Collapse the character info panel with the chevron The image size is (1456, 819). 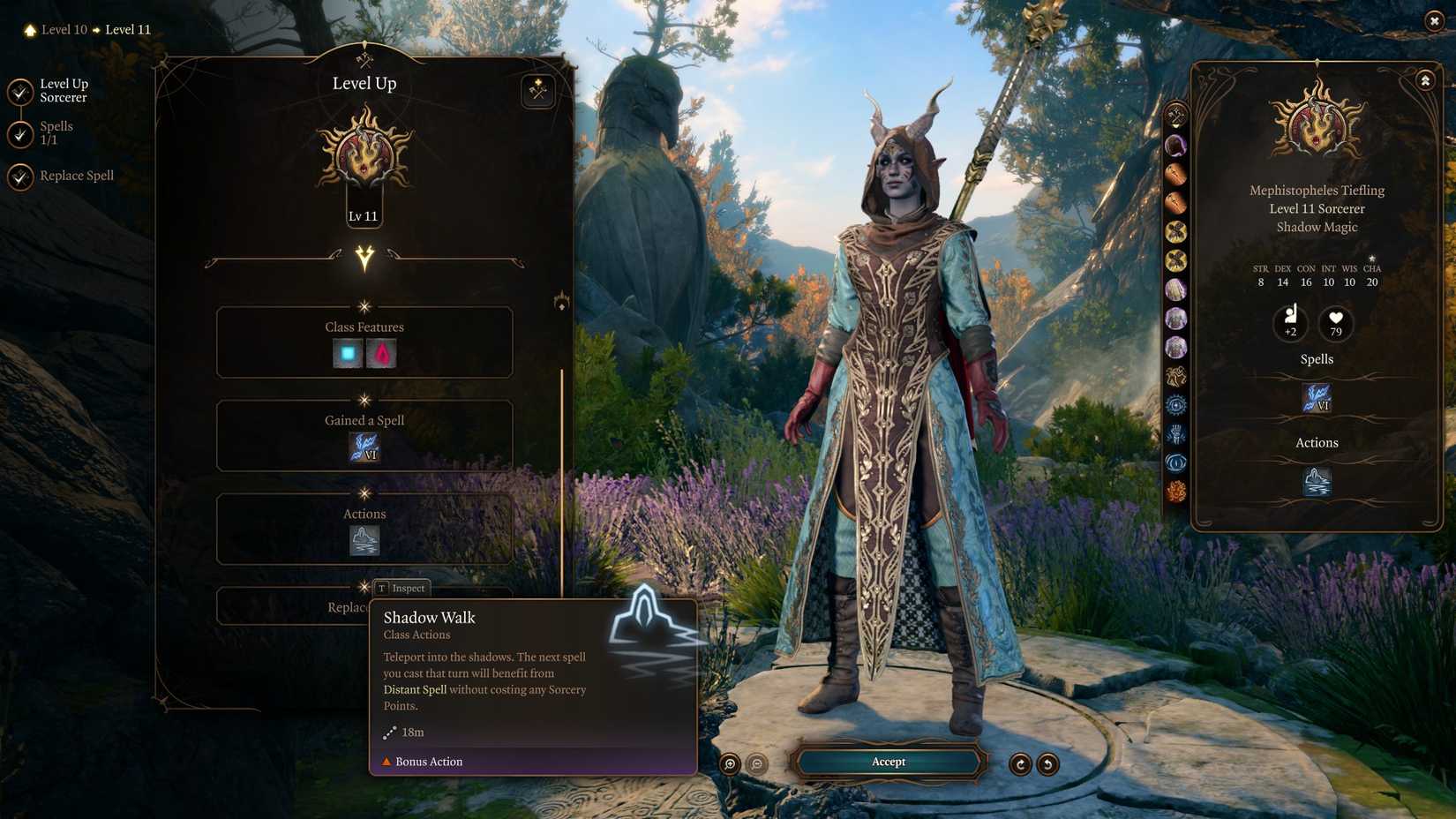pos(1426,79)
